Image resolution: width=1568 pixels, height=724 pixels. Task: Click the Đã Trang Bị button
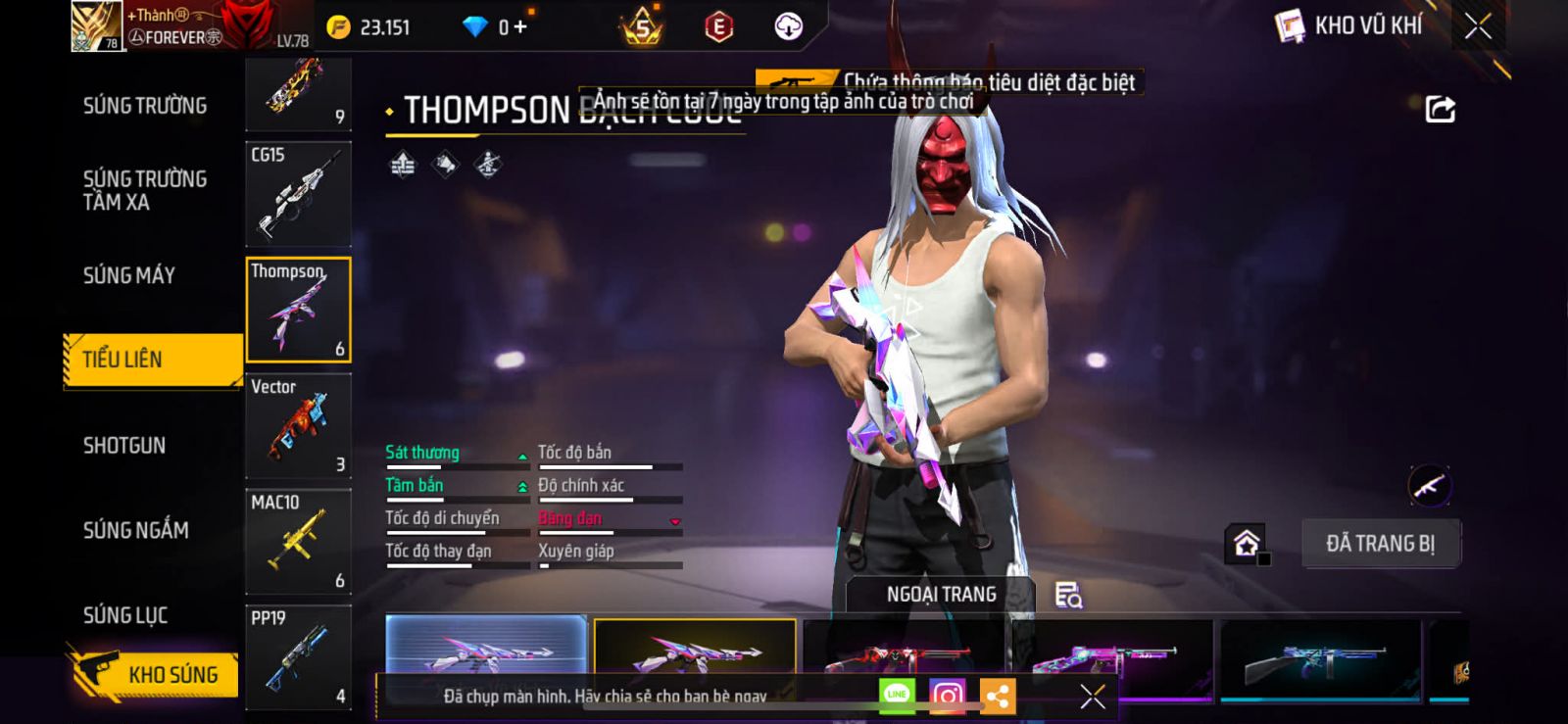(1380, 544)
